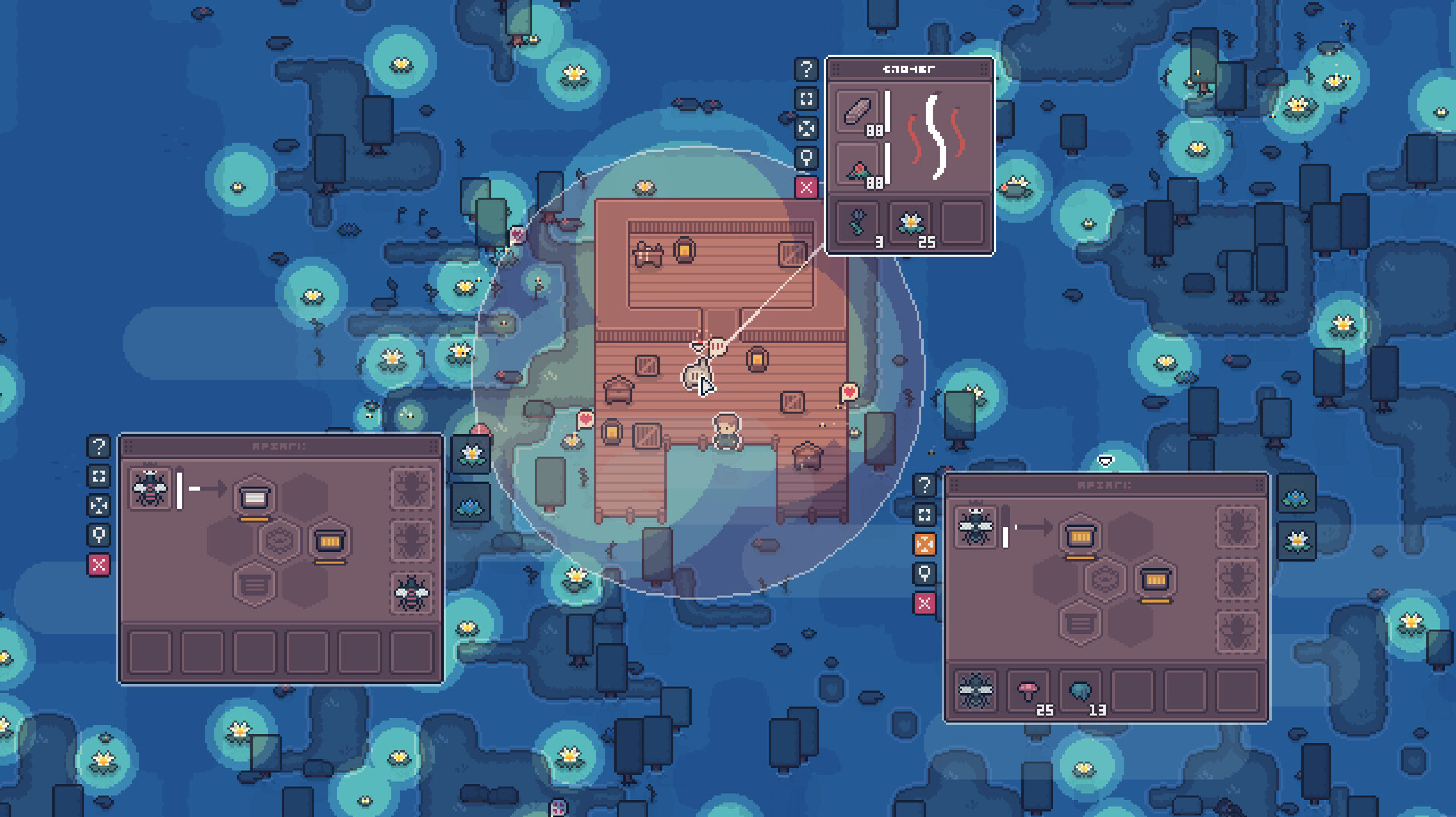The height and width of the screenshot is (817, 1456).
Task: Select the bee icon in the left Apiary panel
Action: coord(149,488)
